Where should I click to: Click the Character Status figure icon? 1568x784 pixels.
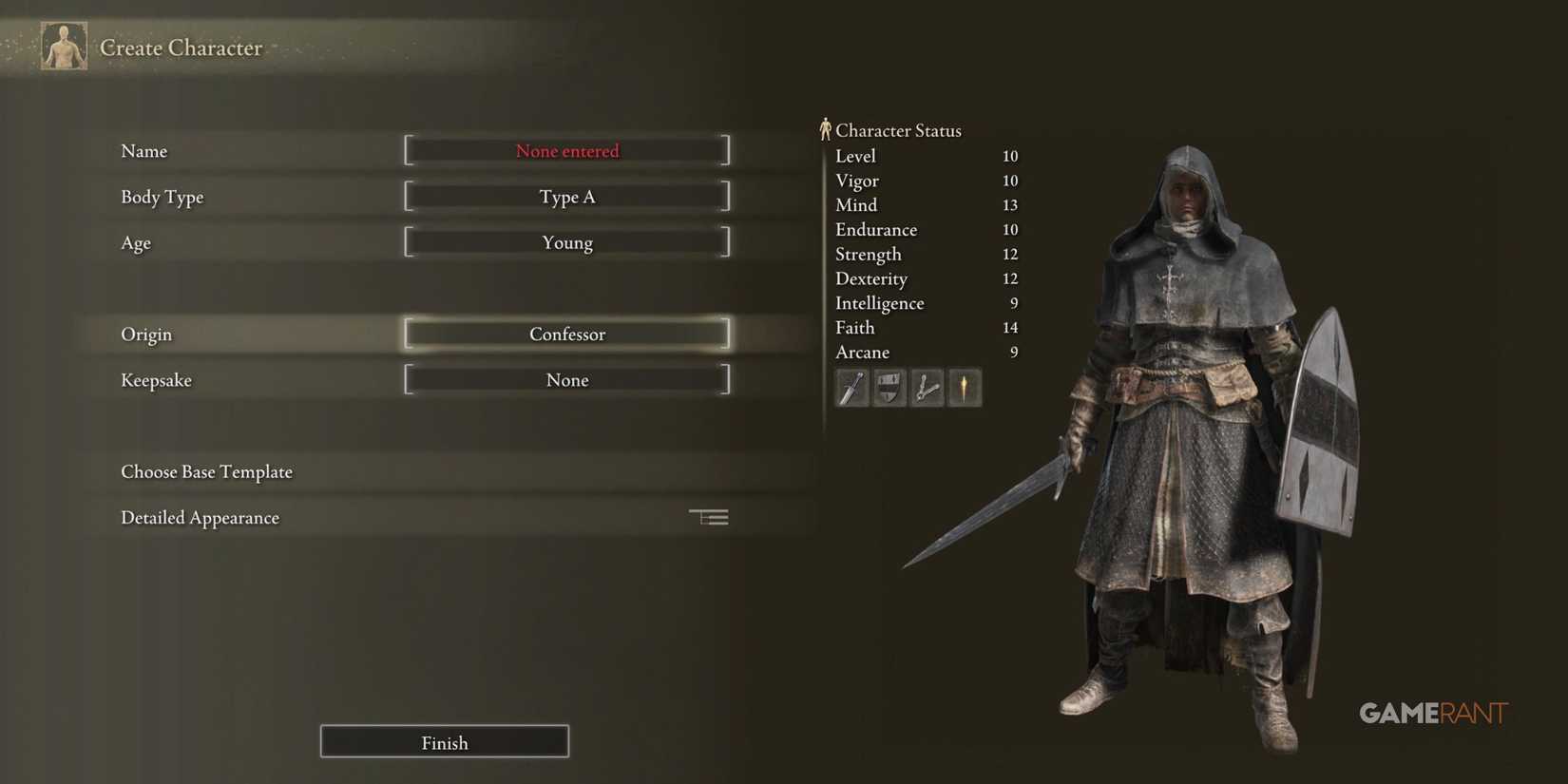coord(826,128)
